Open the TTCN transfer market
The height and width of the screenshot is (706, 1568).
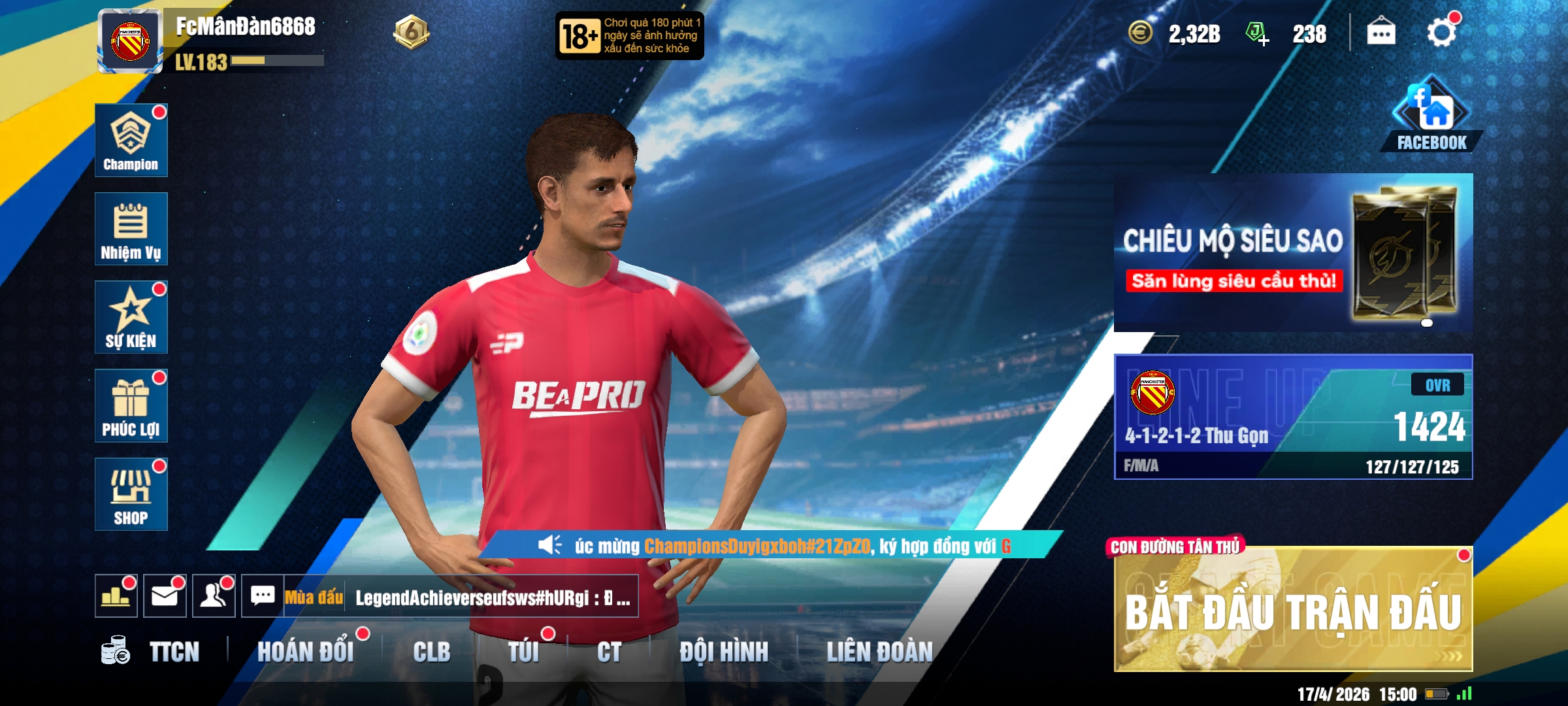coord(152,652)
